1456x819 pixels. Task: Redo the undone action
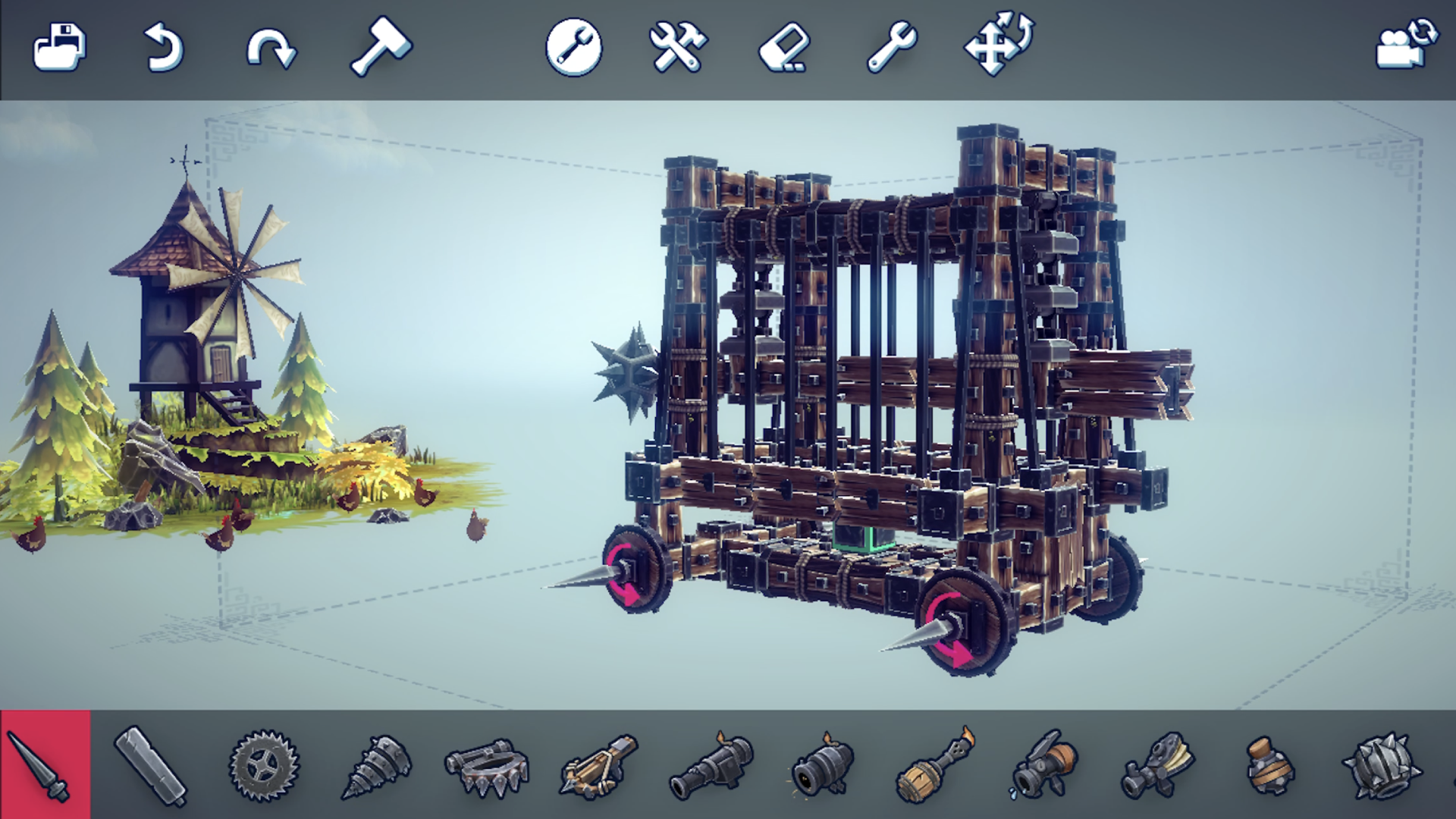(271, 49)
